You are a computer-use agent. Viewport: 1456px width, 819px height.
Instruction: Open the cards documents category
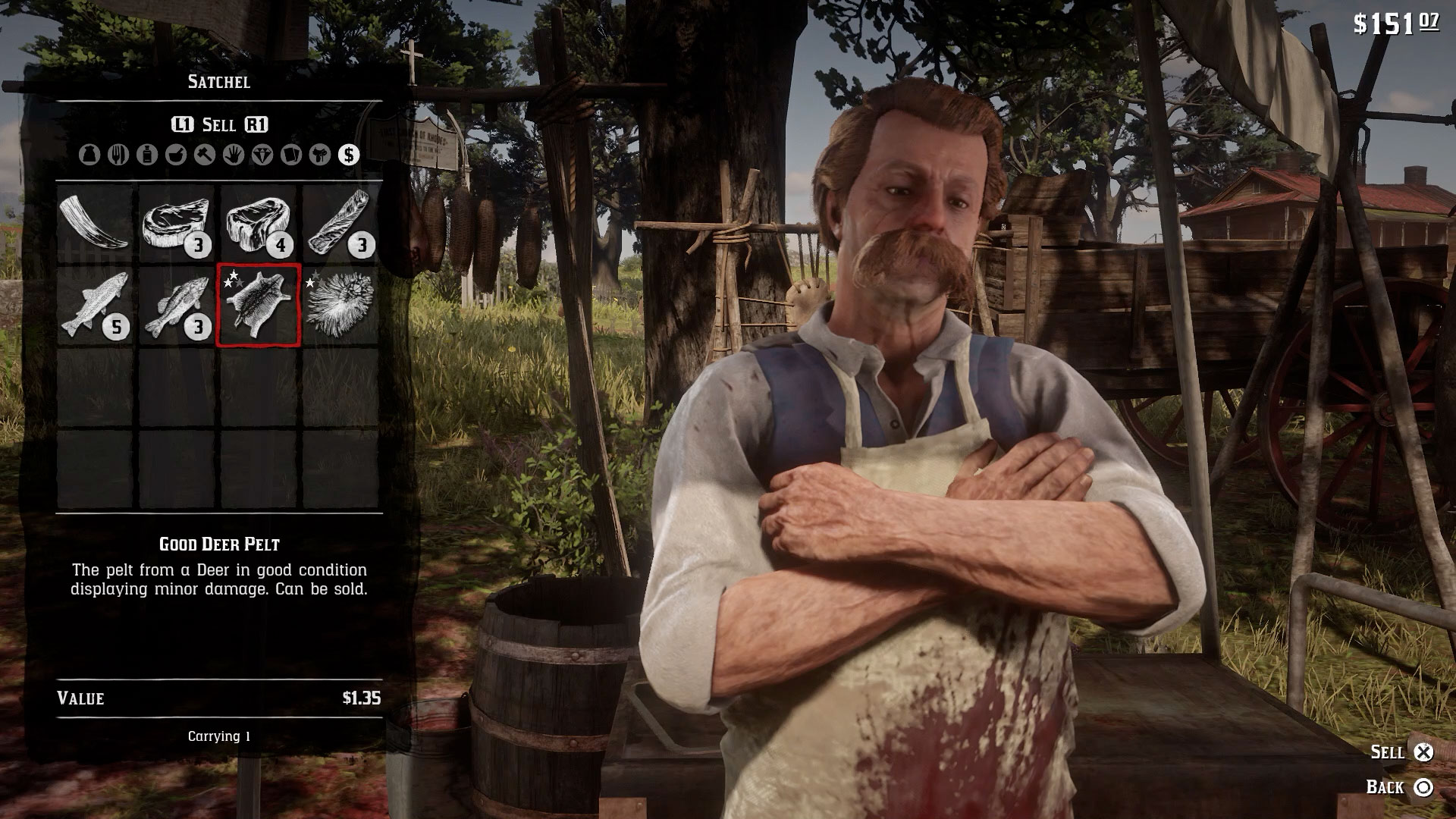[291, 155]
